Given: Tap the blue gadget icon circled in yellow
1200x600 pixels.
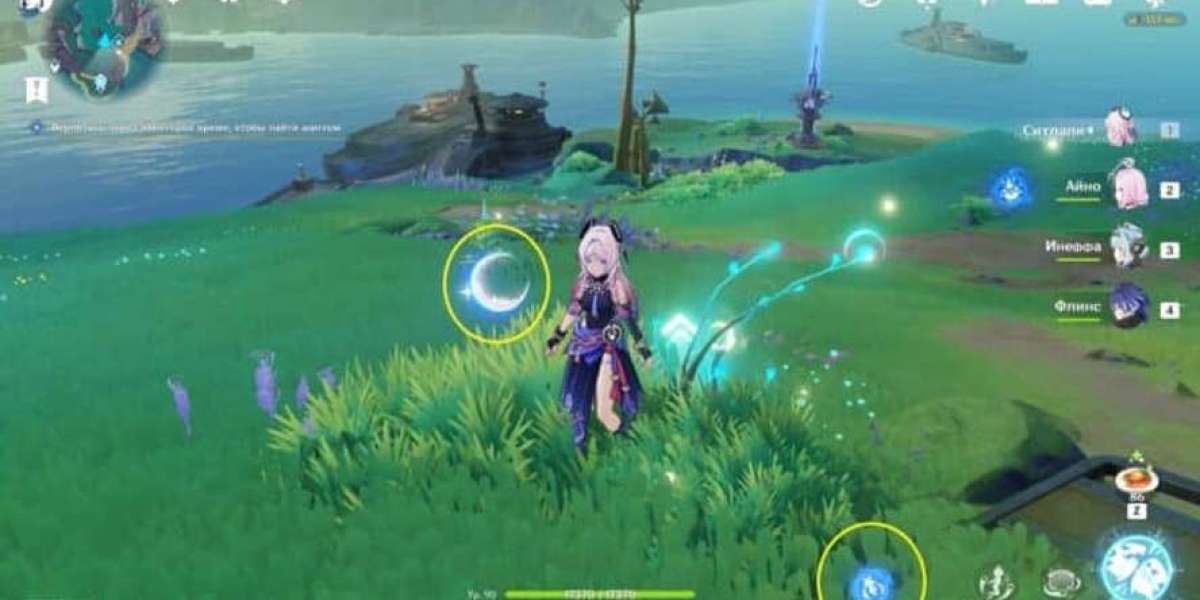Looking at the screenshot, I should [x=872, y=580].
